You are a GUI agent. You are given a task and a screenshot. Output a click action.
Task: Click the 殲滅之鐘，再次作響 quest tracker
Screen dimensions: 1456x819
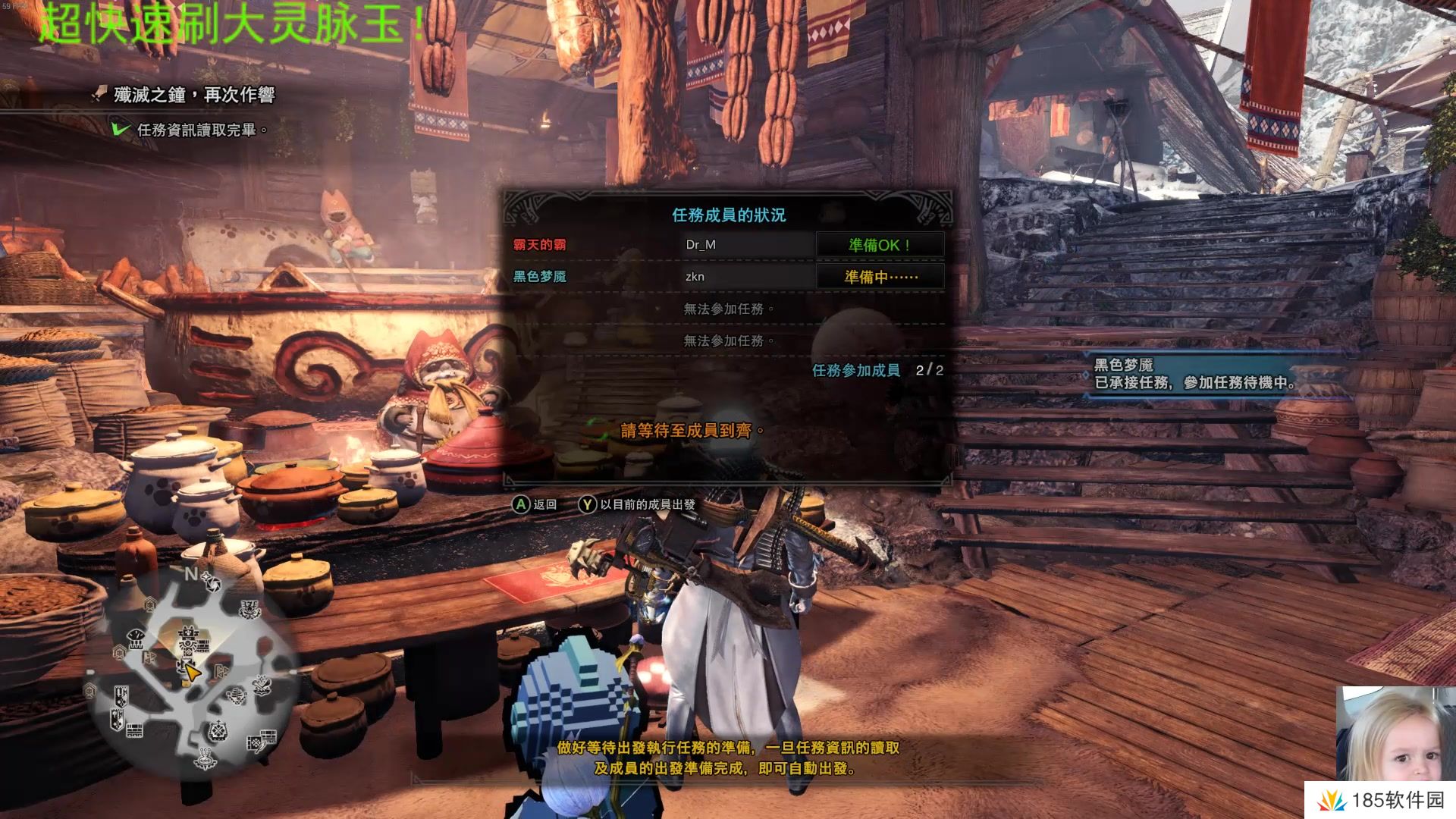click(193, 95)
